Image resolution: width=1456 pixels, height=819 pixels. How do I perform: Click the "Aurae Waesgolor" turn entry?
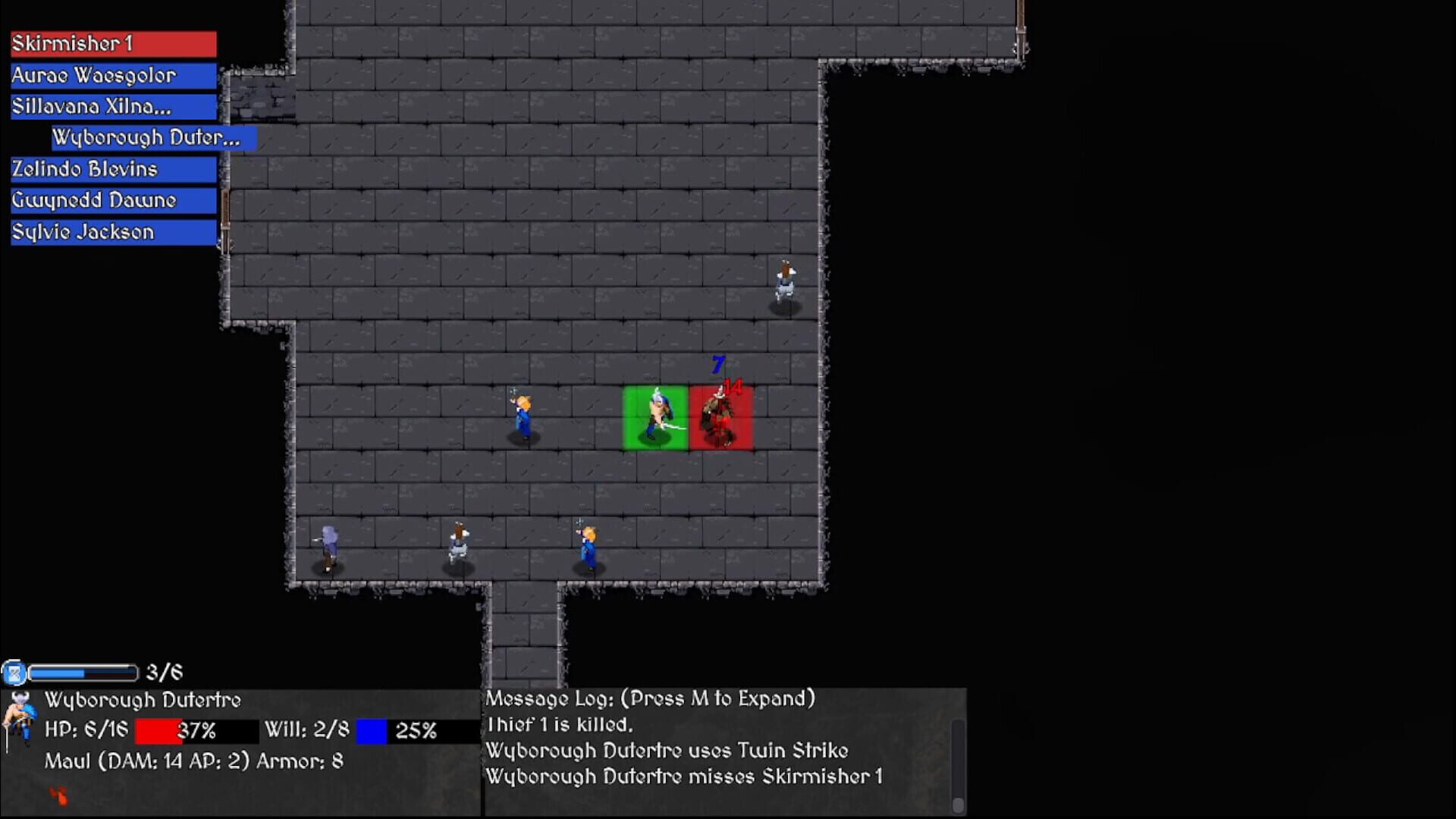tap(112, 75)
